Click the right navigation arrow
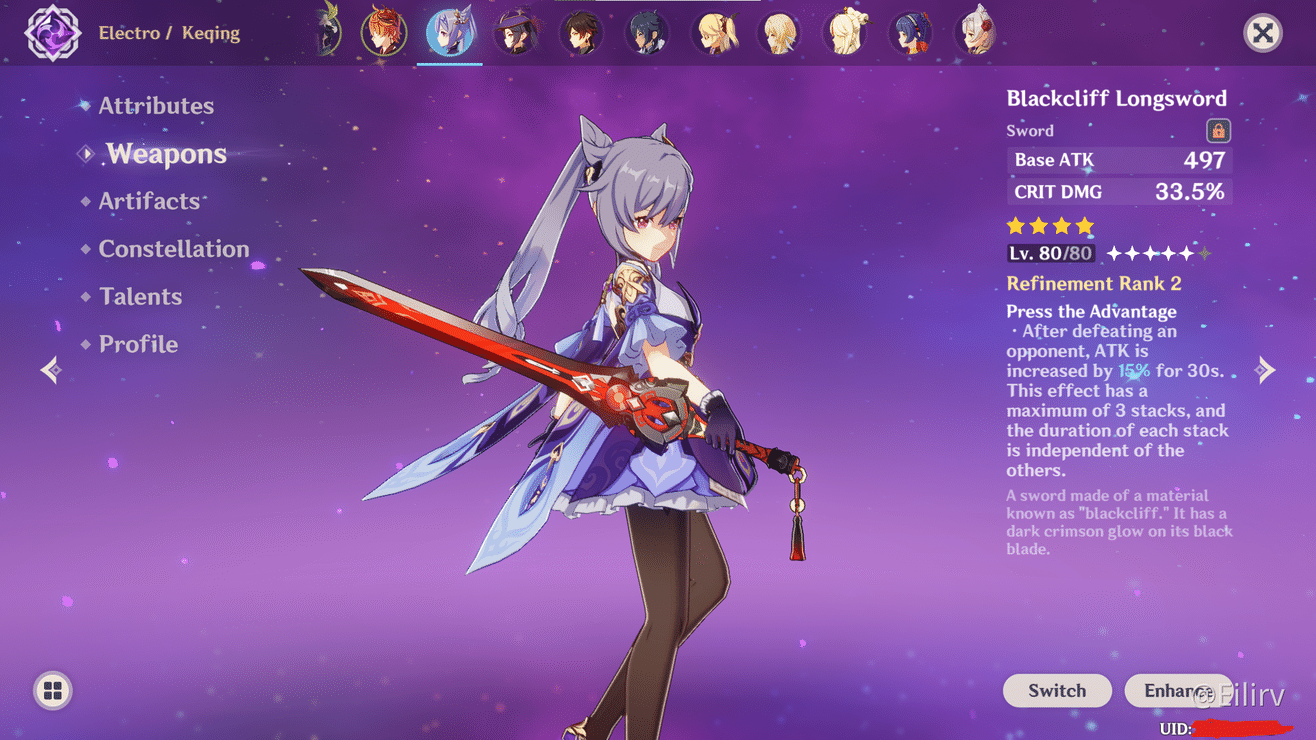The height and width of the screenshot is (740, 1316). pos(1265,370)
